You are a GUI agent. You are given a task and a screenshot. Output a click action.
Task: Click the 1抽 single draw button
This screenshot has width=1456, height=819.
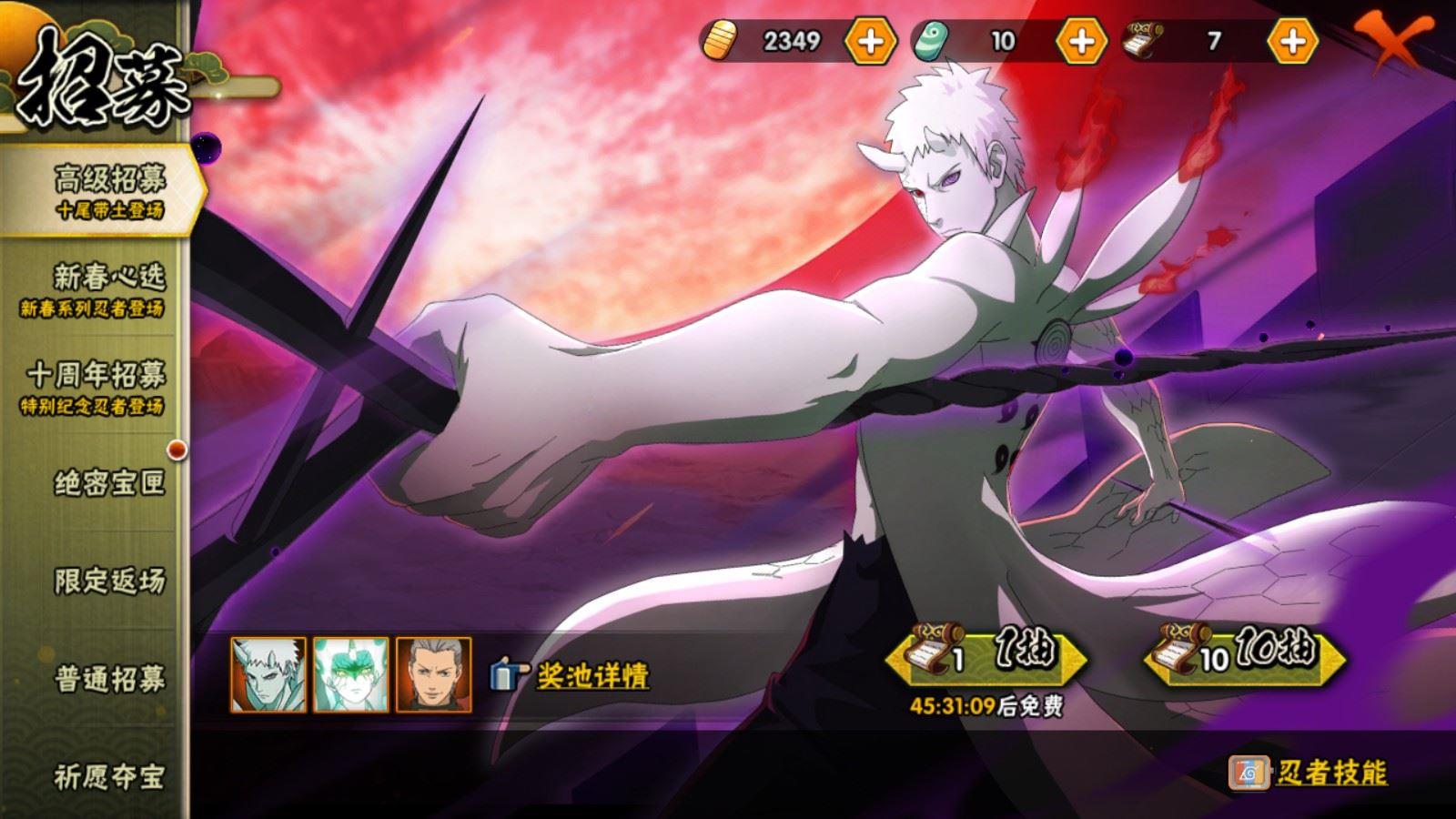point(987,657)
